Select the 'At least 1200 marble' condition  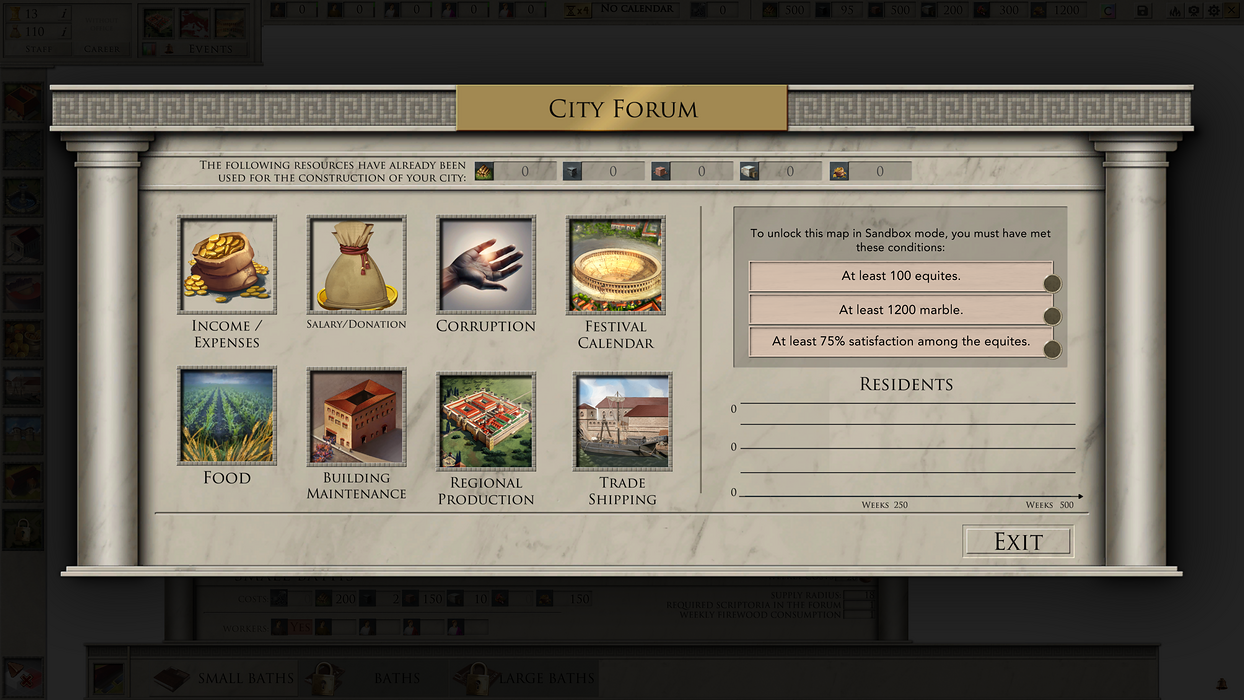(900, 310)
